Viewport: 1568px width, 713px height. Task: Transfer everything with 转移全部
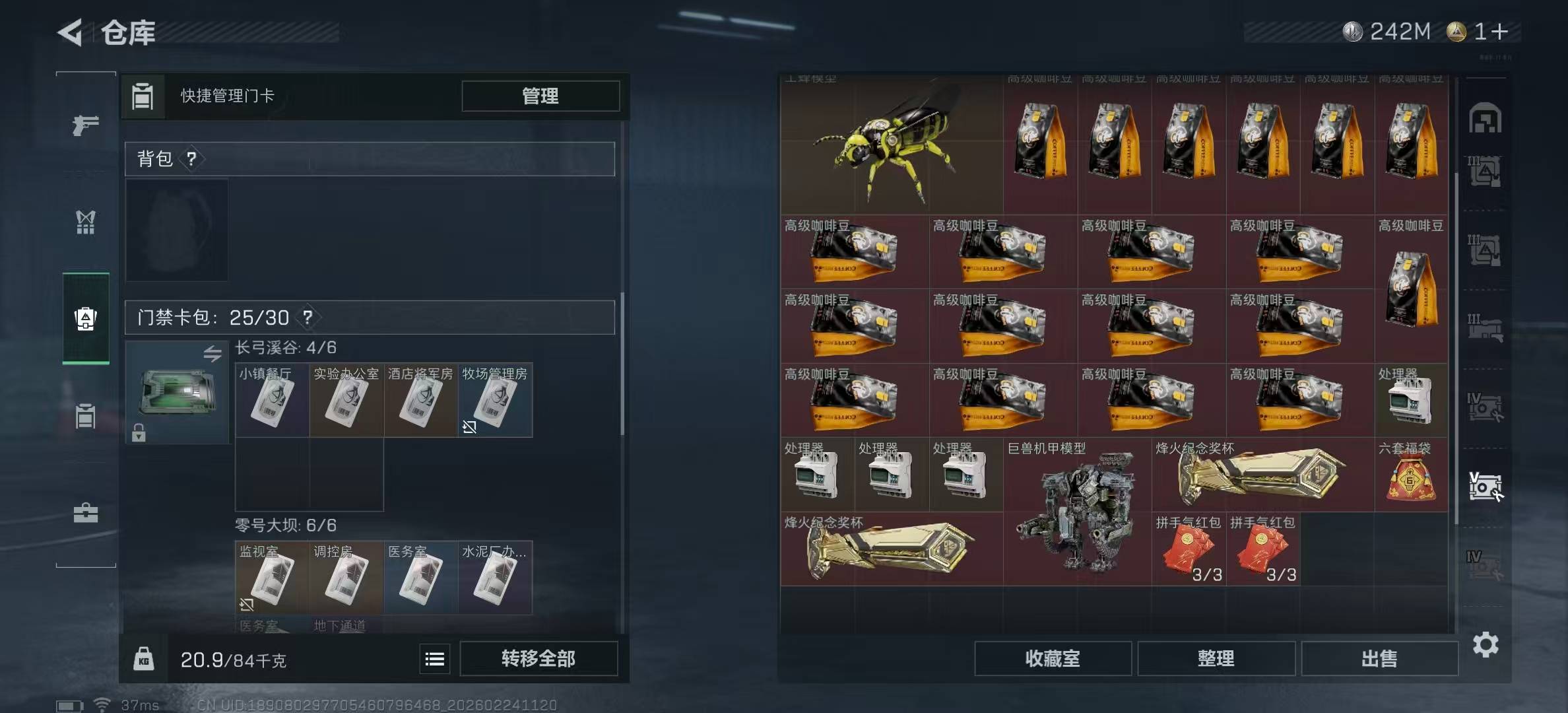click(538, 658)
